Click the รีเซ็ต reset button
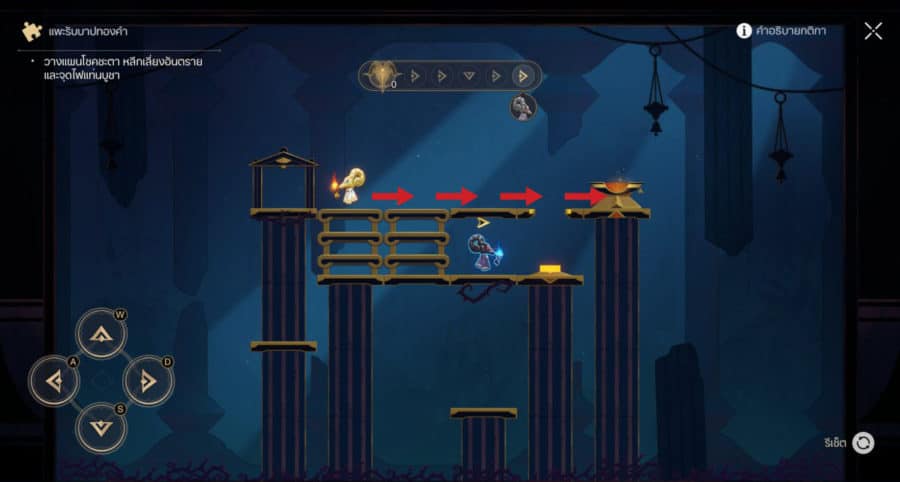This screenshot has width=900, height=482. [863, 442]
